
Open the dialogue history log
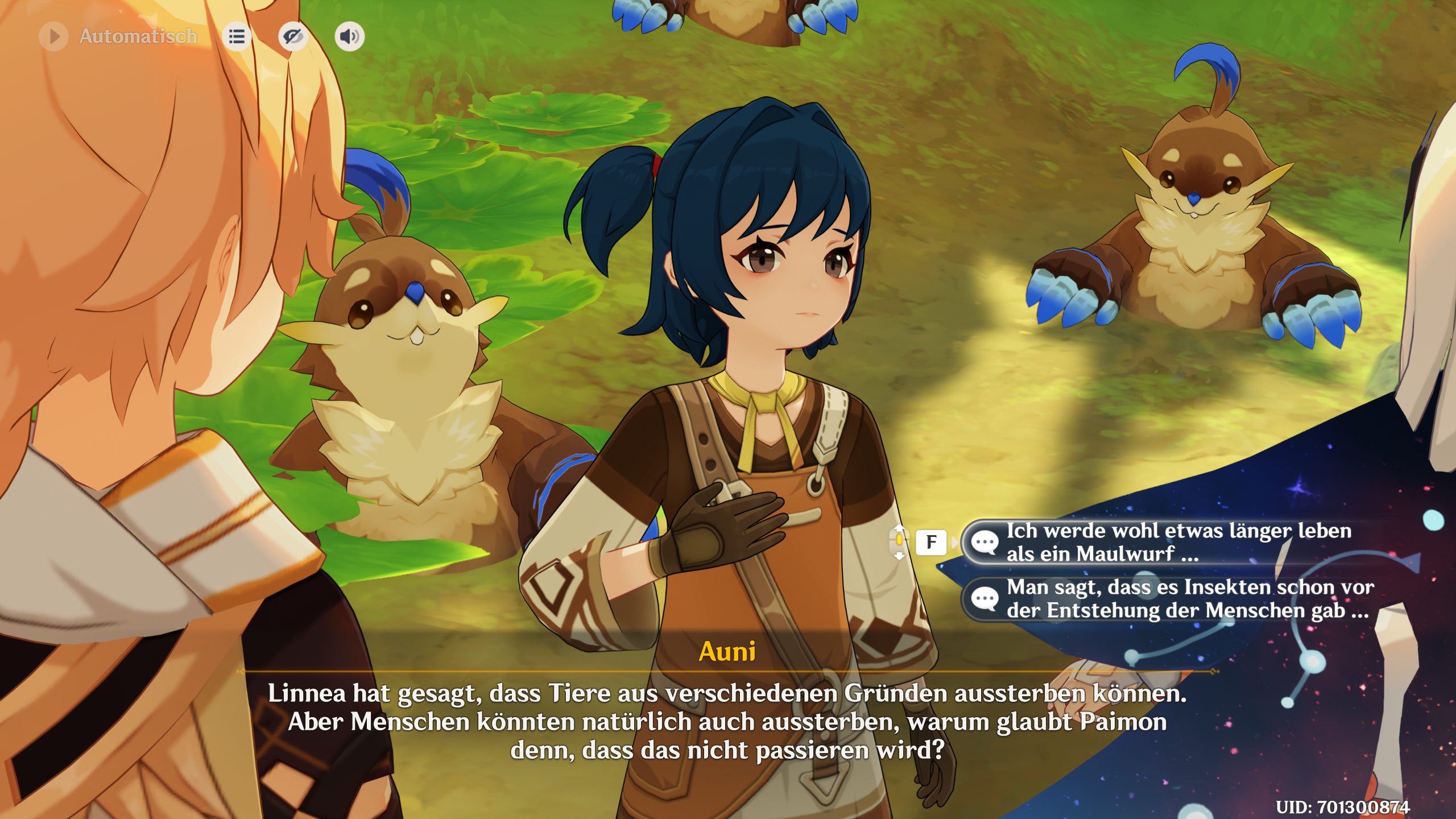click(237, 36)
